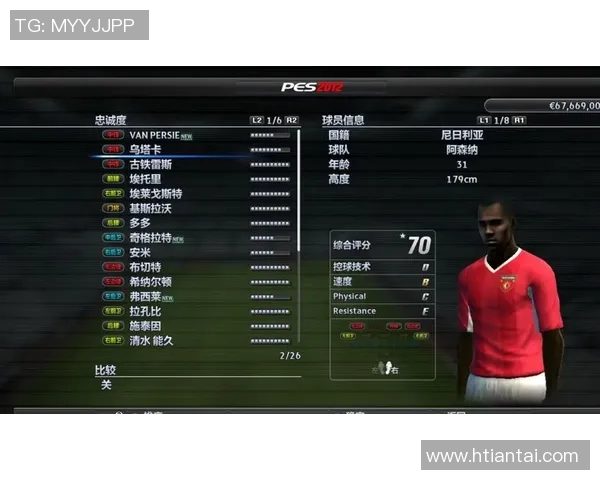Select 清水 能久 from the list
Viewport: 600px width, 480px height.
tap(152, 341)
